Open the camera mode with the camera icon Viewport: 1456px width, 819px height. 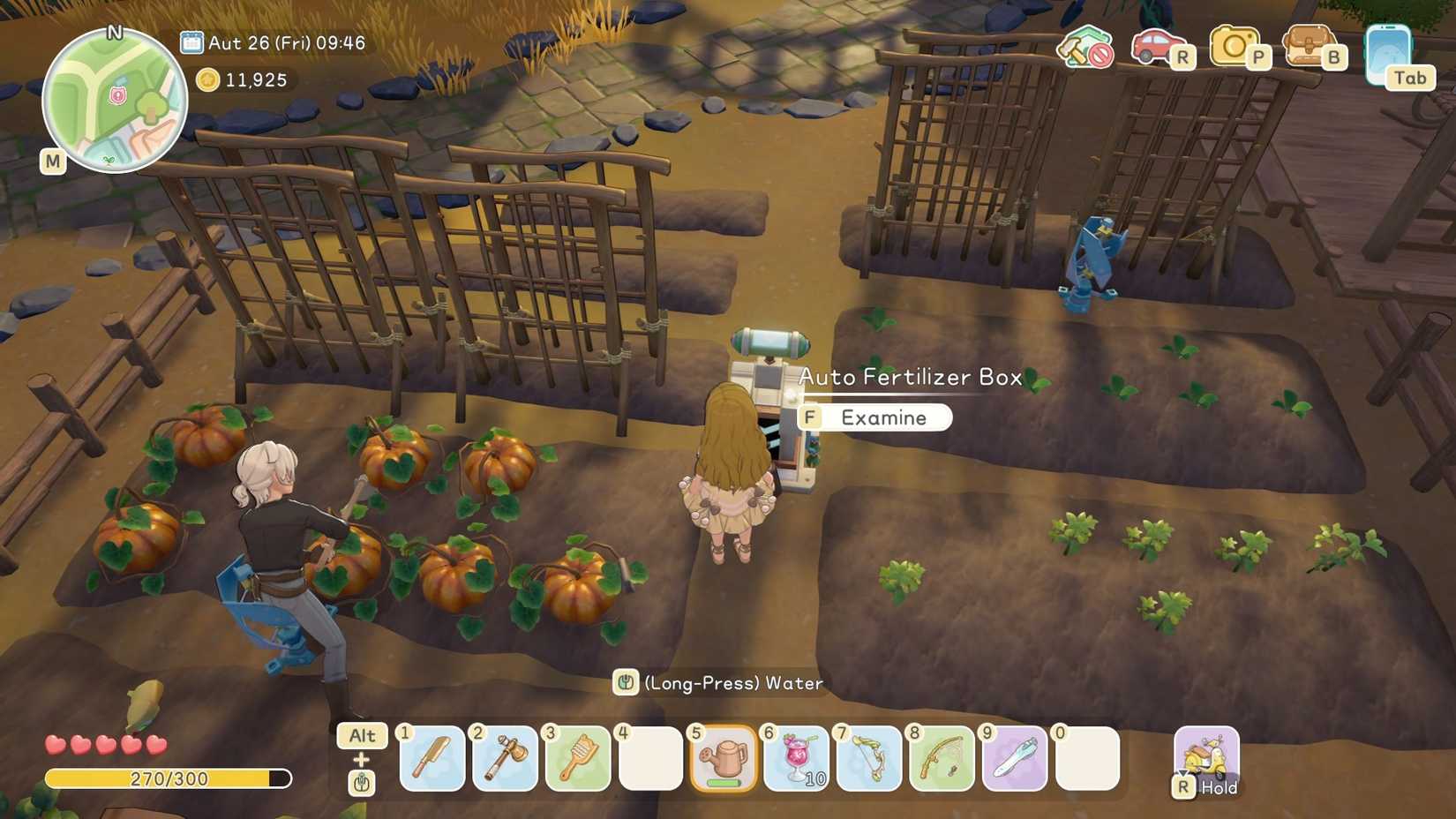pyautogui.click(x=1235, y=49)
